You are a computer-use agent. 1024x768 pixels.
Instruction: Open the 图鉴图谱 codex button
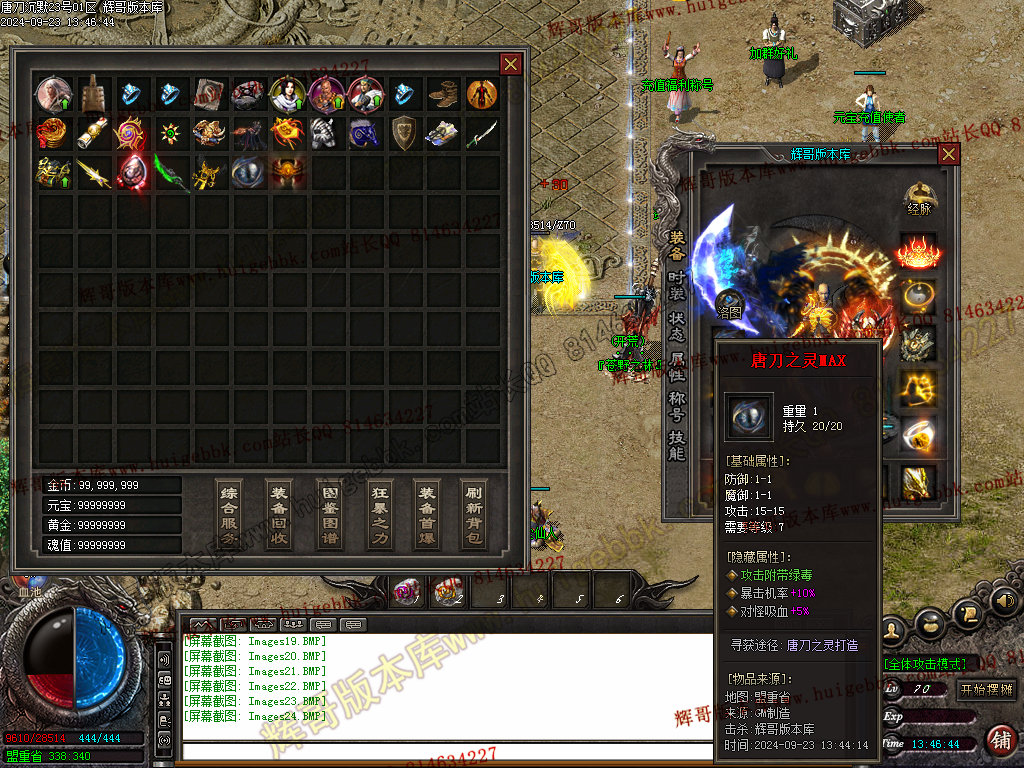[x=328, y=514]
